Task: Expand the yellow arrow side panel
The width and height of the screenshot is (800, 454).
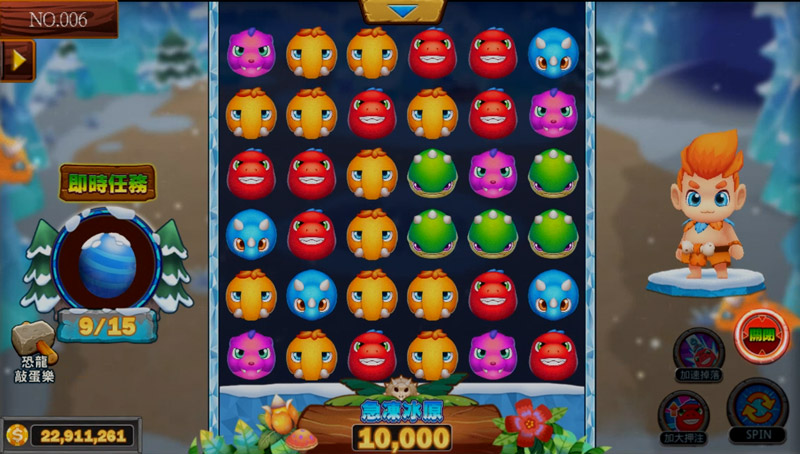Action: tap(17, 60)
